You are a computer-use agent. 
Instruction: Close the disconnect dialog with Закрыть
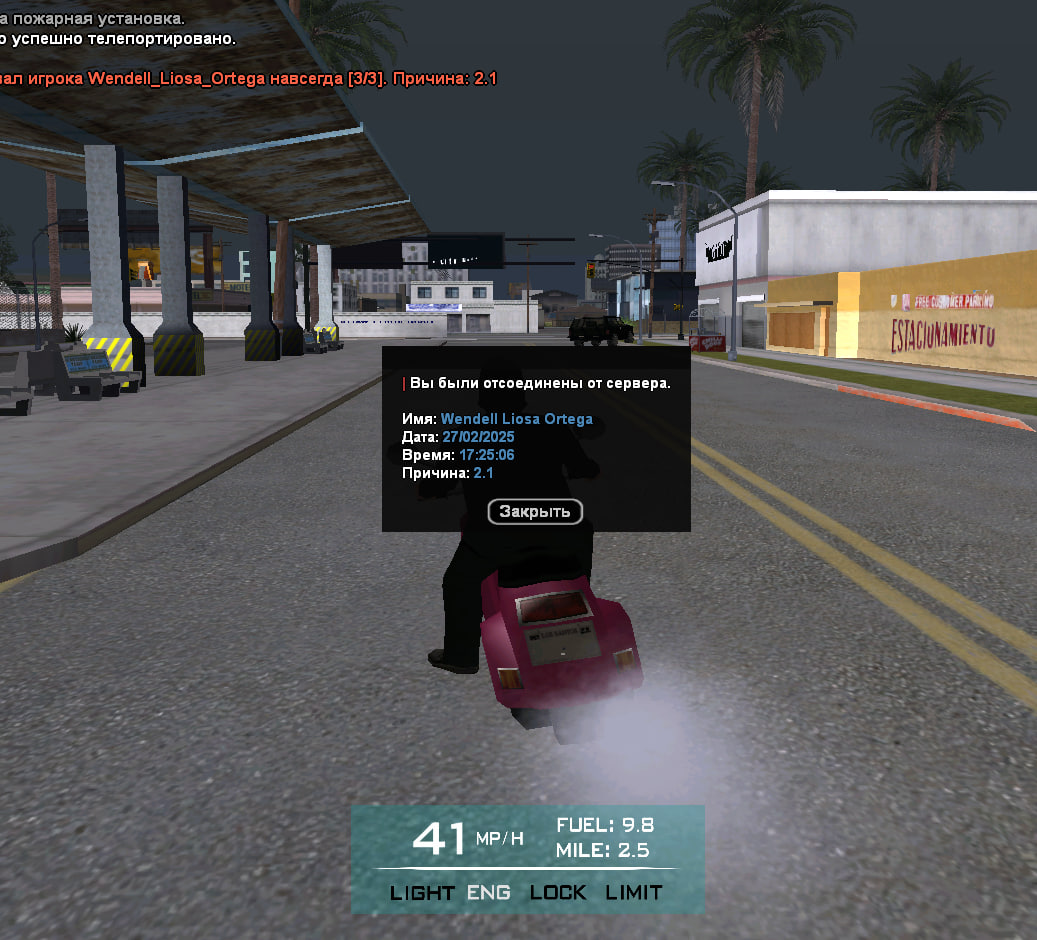click(x=535, y=511)
